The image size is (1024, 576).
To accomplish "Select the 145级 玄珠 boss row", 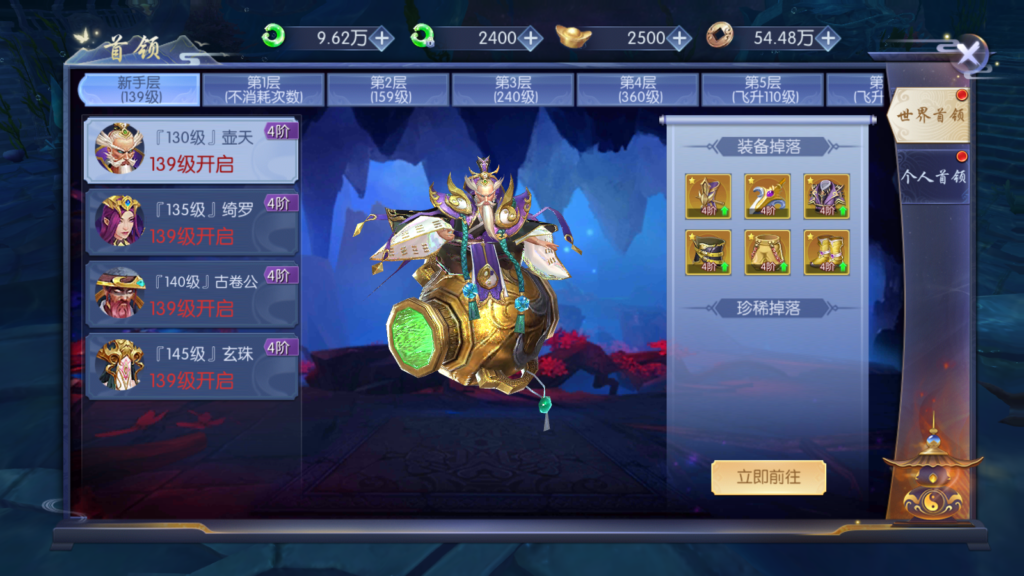I will tap(192, 366).
